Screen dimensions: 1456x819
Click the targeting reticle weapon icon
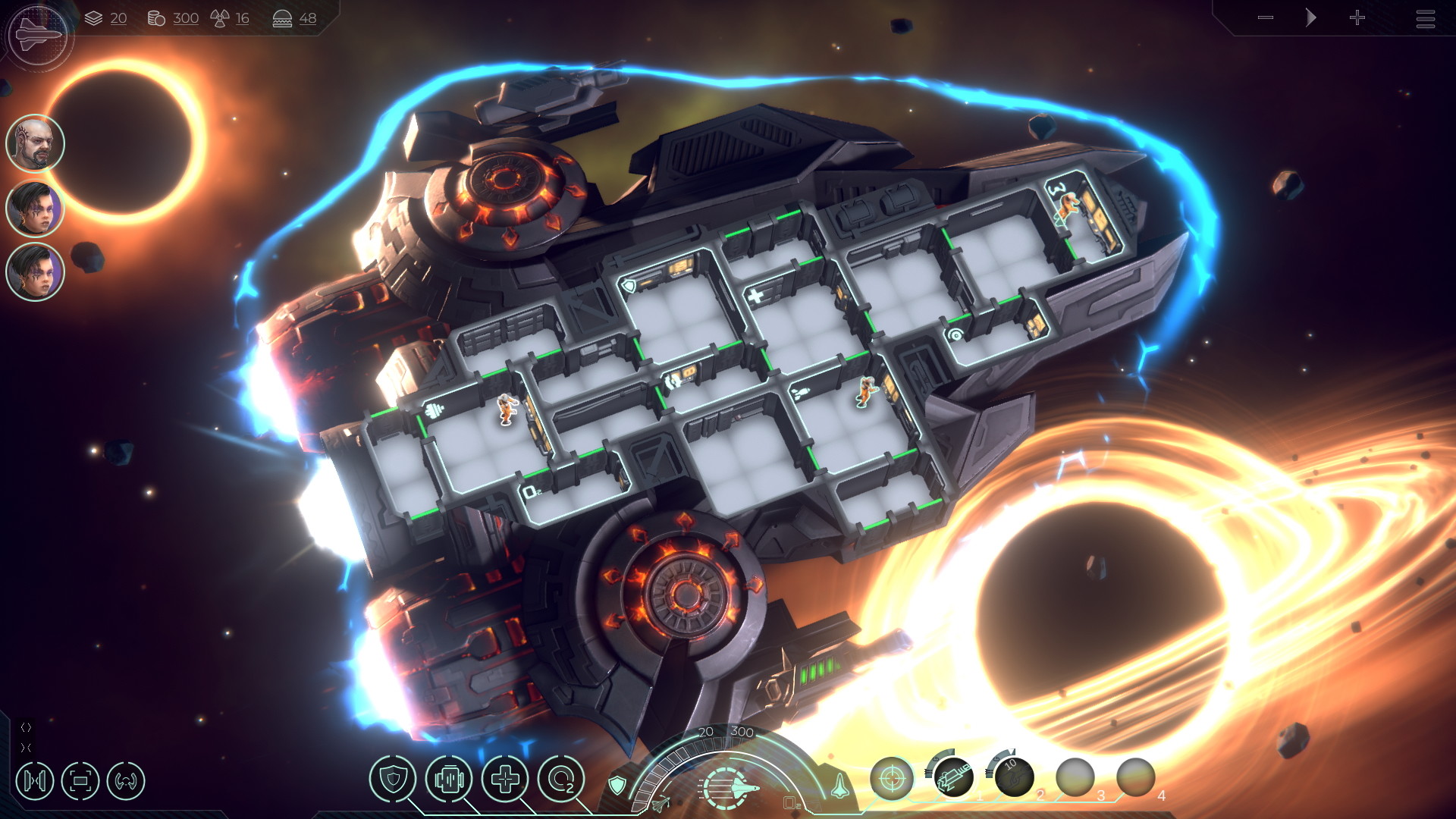[893, 779]
